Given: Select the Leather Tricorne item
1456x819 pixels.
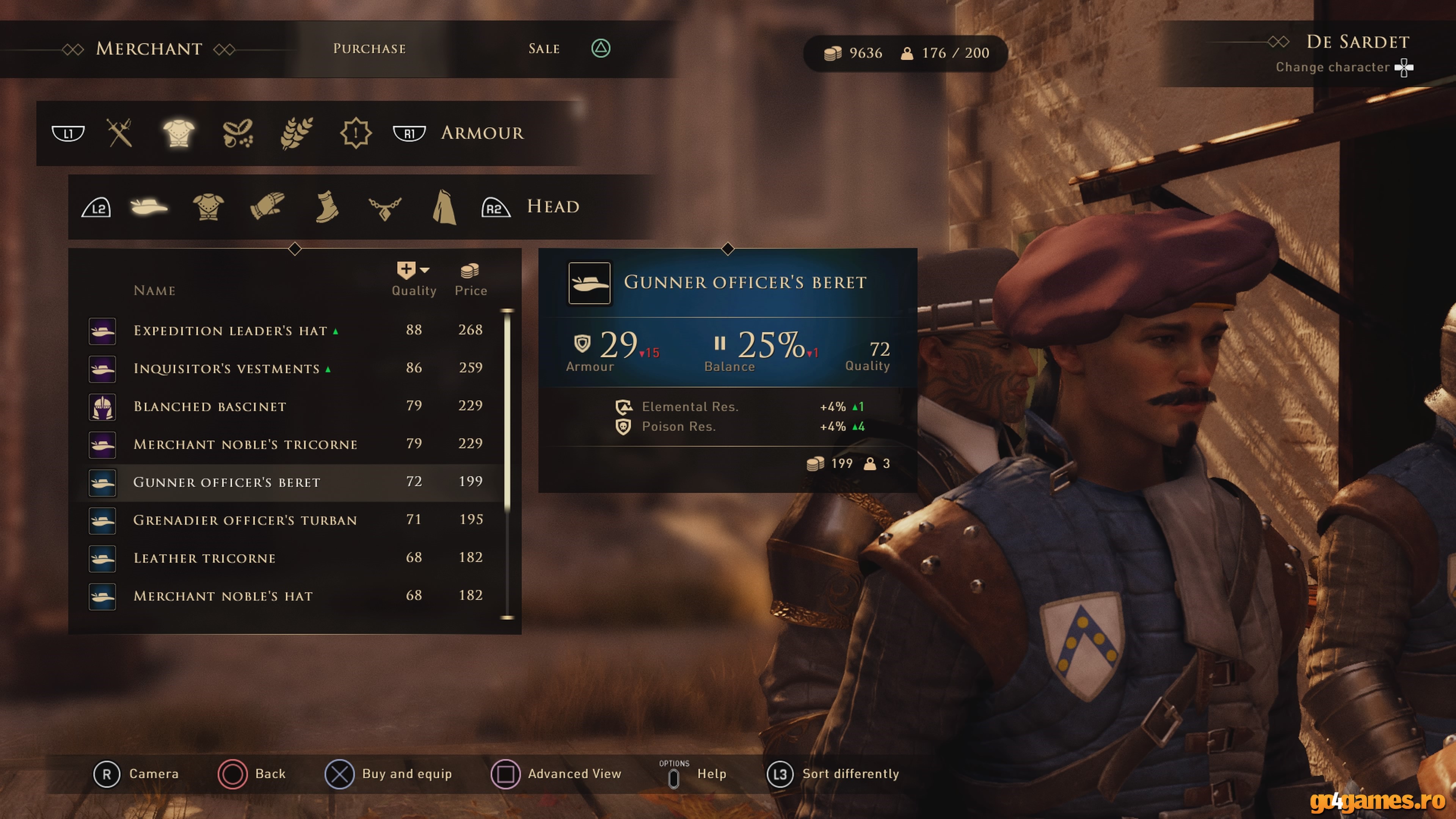Looking at the screenshot, I should [205, 558].
